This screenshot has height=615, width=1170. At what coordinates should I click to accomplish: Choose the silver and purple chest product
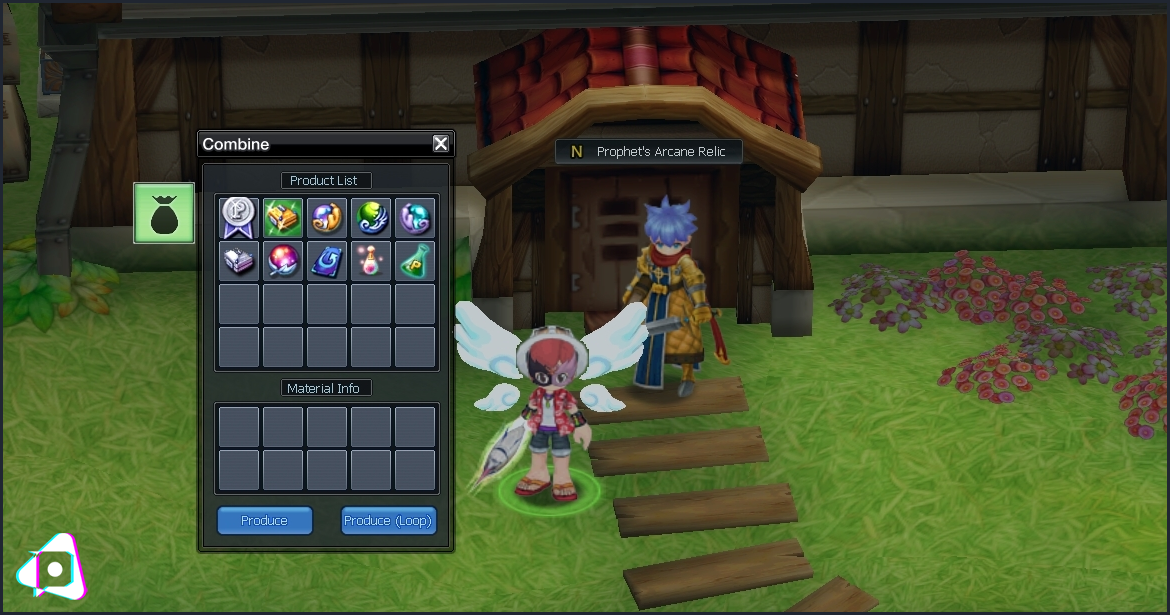pos(239,261)
